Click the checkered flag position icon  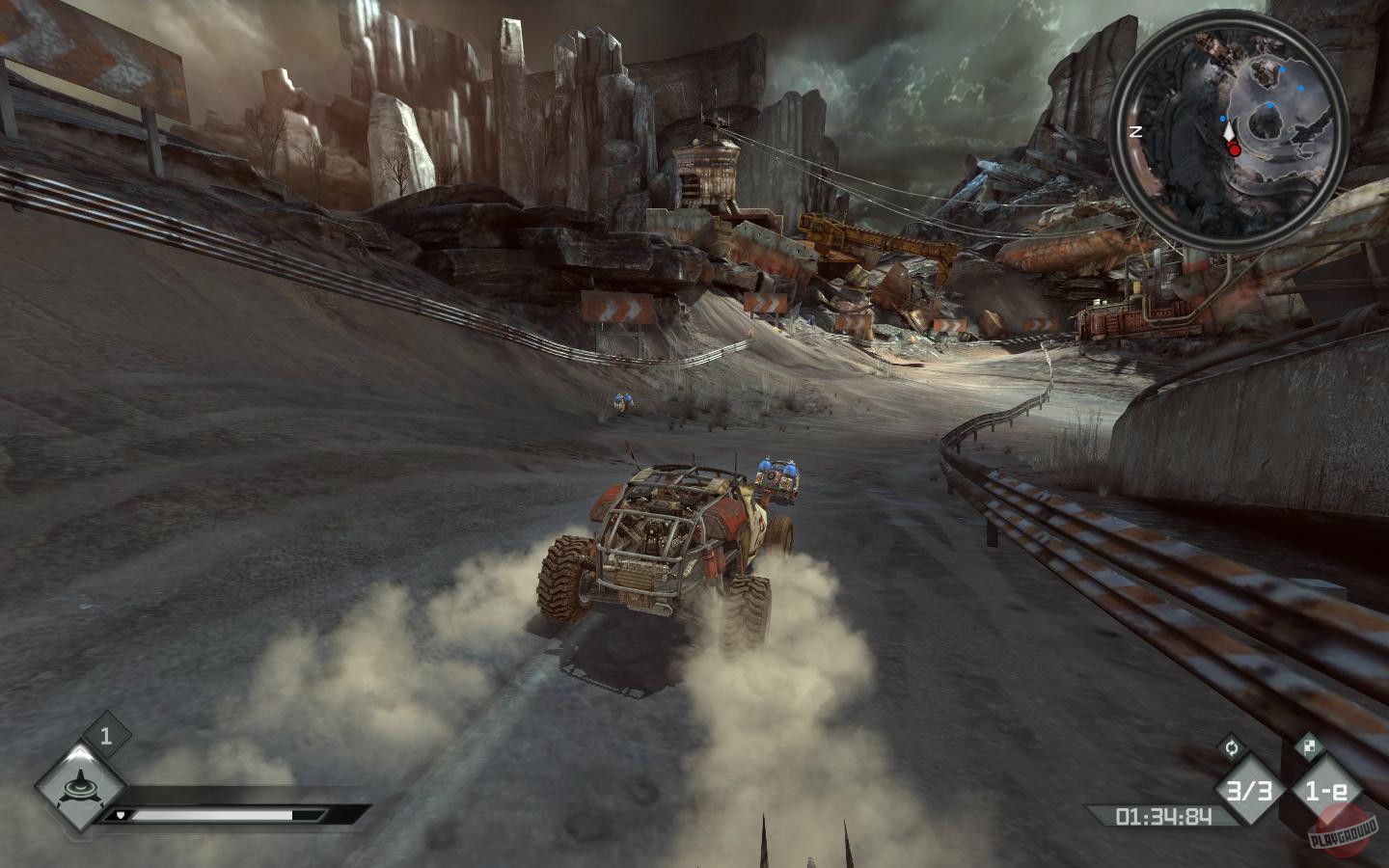pos(1308,745)
